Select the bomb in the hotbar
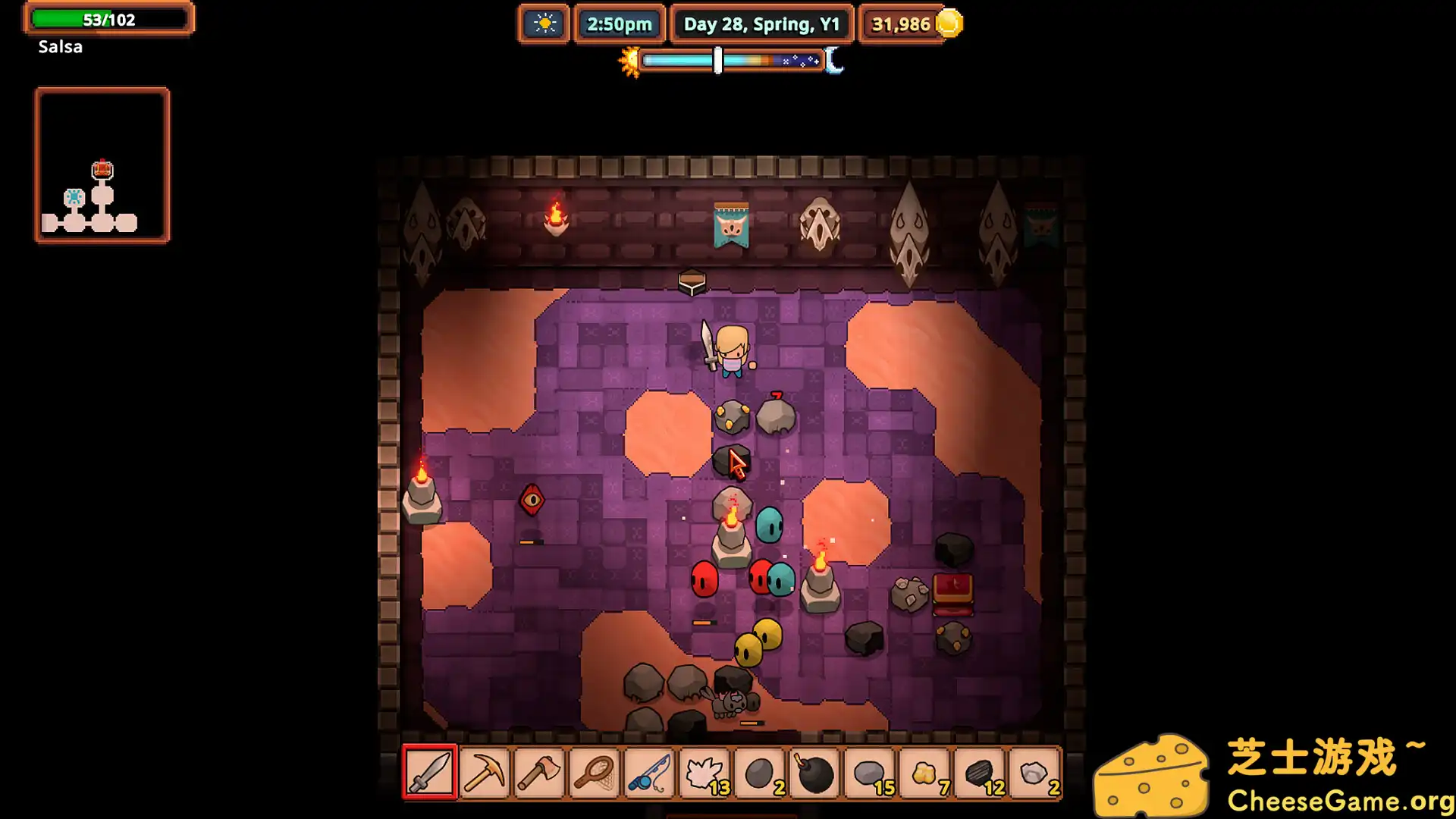Viewport: 1456px width, 819px height. tap(814, 773)
